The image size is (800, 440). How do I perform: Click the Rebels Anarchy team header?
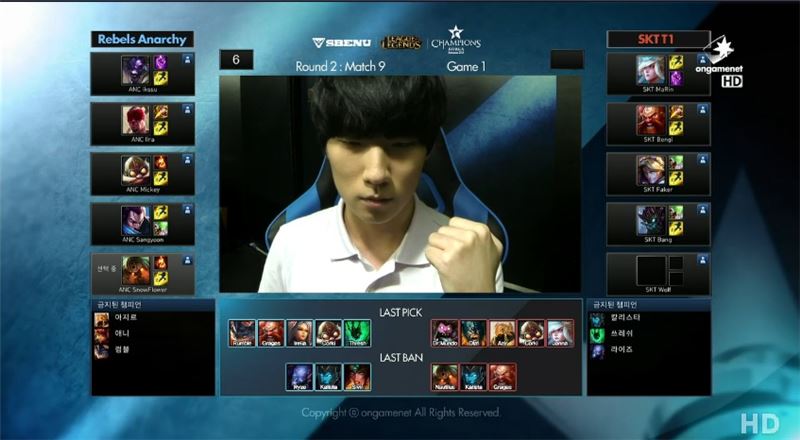point(142,39)
